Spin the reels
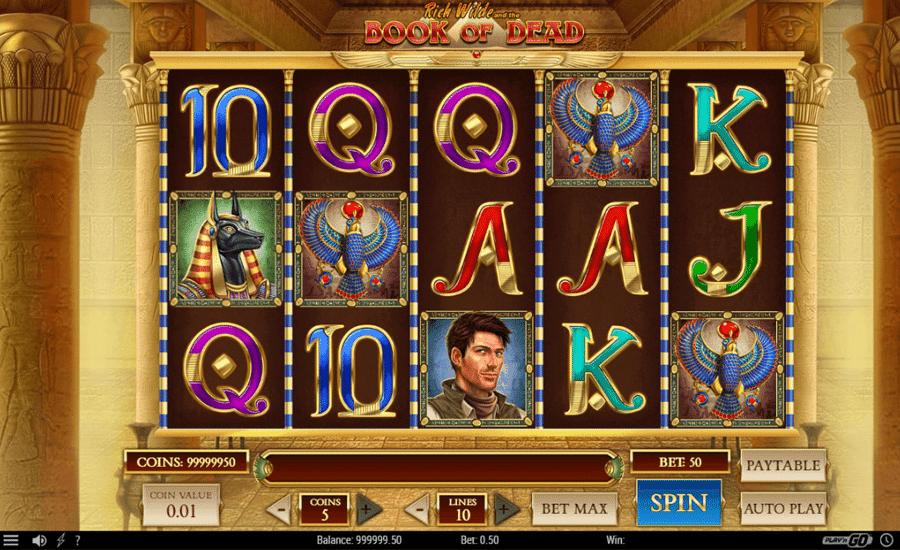Viewport: 900px width, 550px height. click(679, 503)
